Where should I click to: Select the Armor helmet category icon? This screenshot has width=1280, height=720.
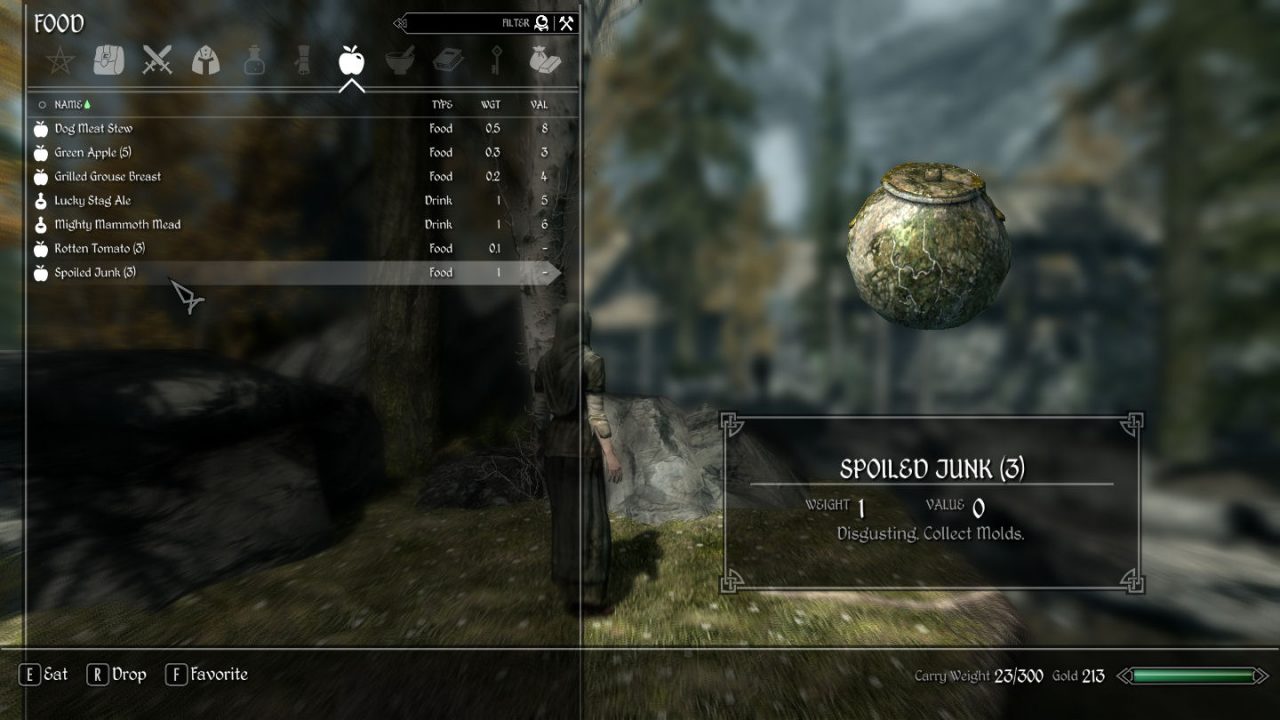(x=206, y=58)
